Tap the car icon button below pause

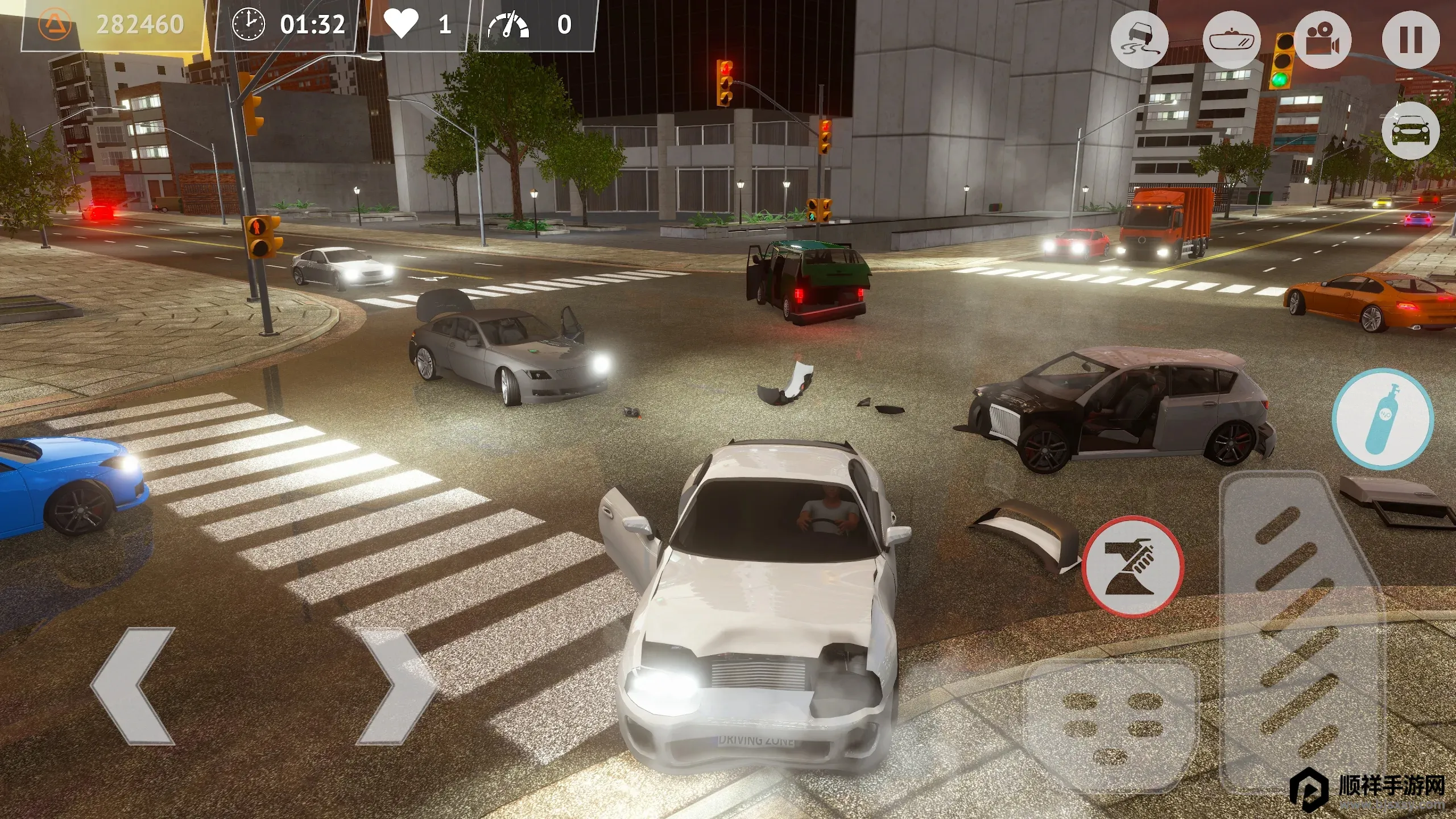(1410, 131)
